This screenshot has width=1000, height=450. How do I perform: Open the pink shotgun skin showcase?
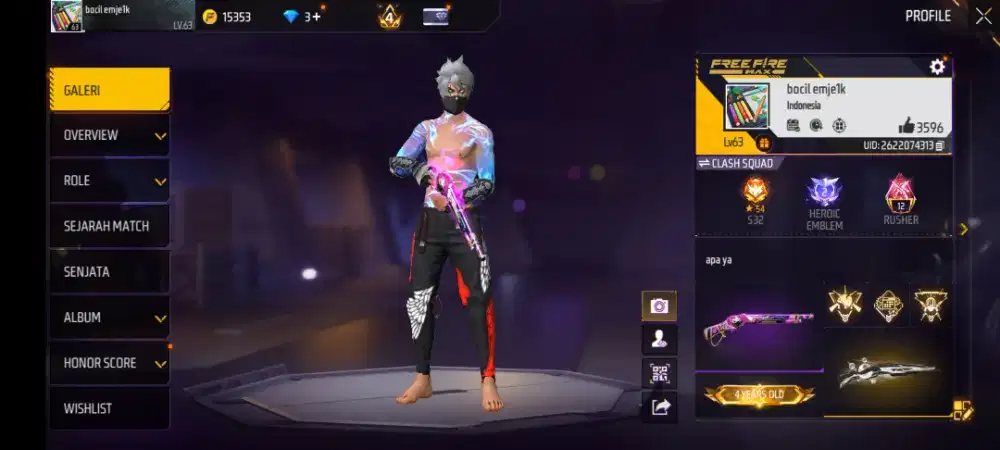click(x=758, y=325)
